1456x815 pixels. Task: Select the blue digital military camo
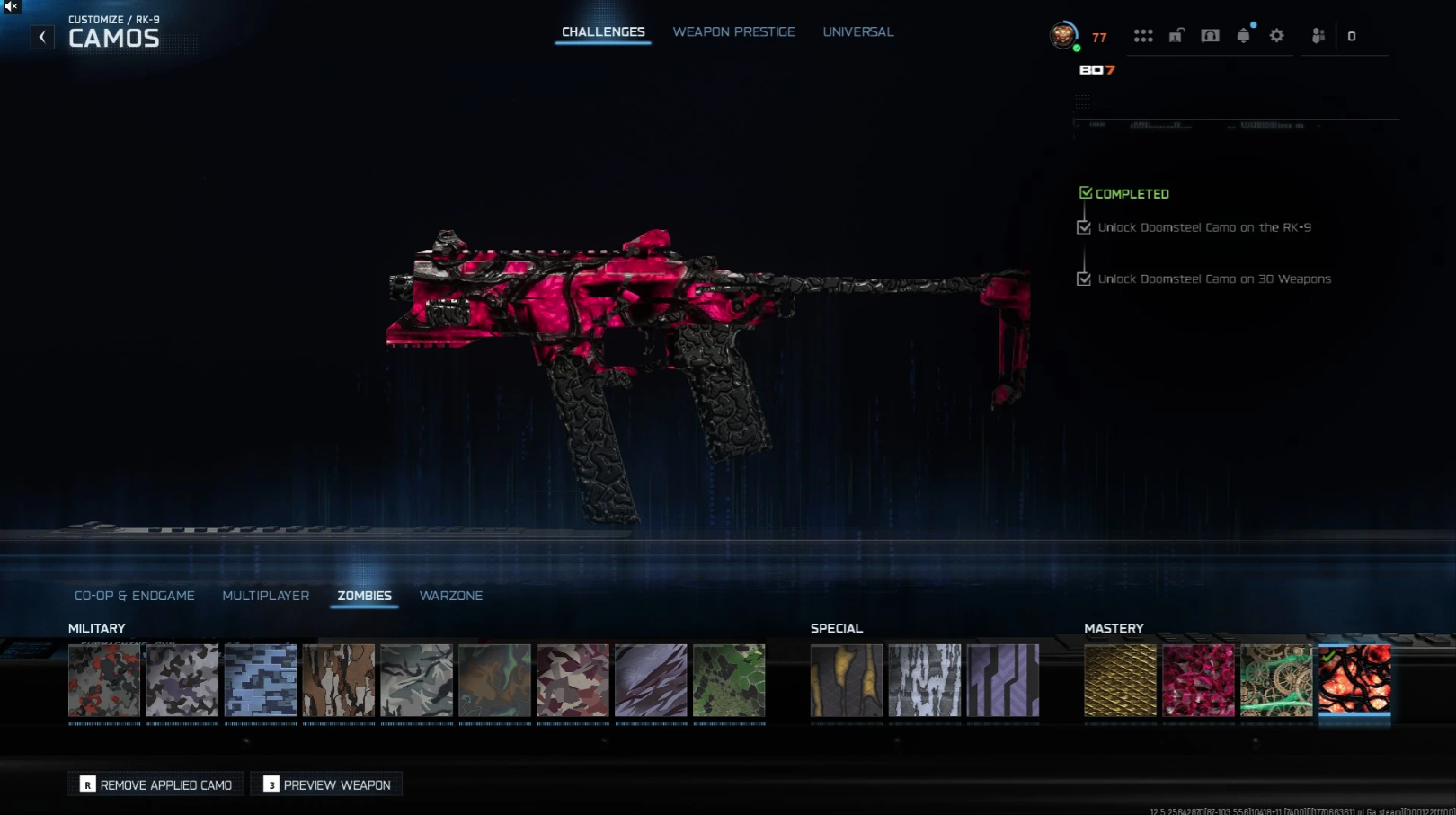click(261, 680)
